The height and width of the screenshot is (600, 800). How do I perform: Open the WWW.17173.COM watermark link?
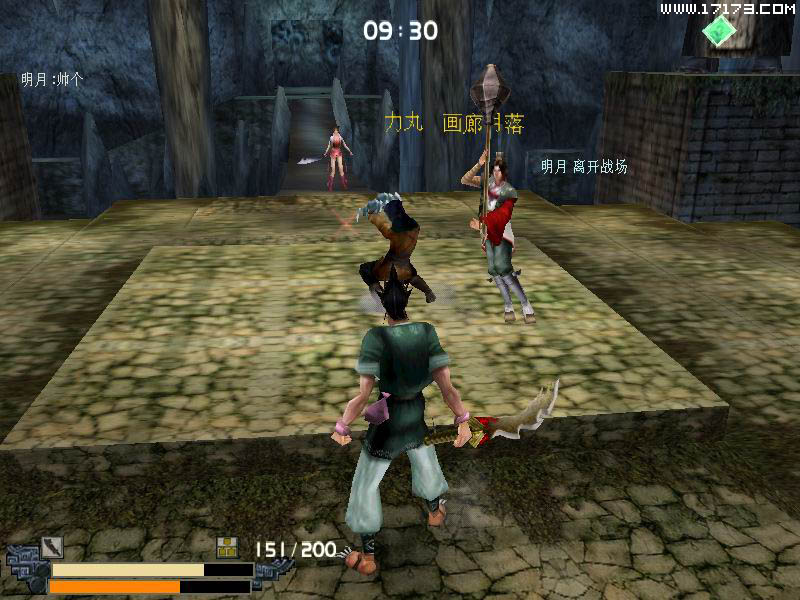click(727, 9)
